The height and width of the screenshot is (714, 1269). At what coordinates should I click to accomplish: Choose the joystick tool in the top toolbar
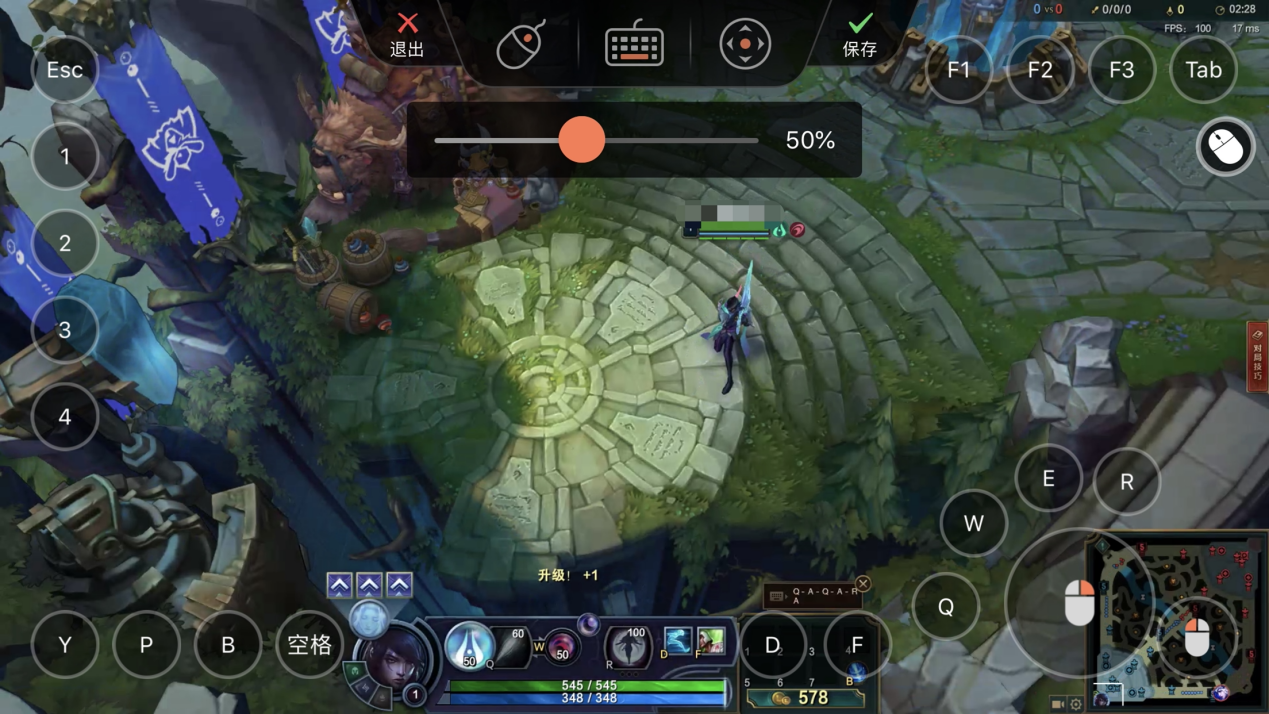(745, 44)
